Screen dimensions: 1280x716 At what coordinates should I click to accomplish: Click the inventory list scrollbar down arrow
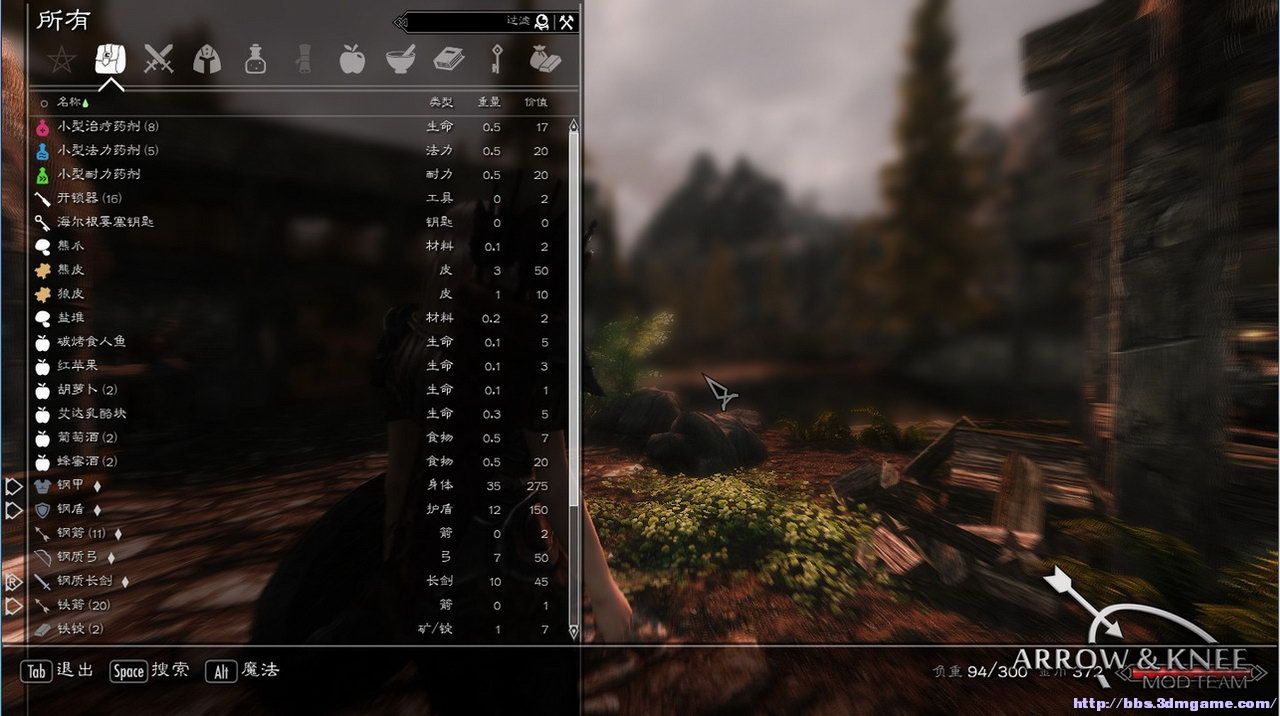coord(573,632)
